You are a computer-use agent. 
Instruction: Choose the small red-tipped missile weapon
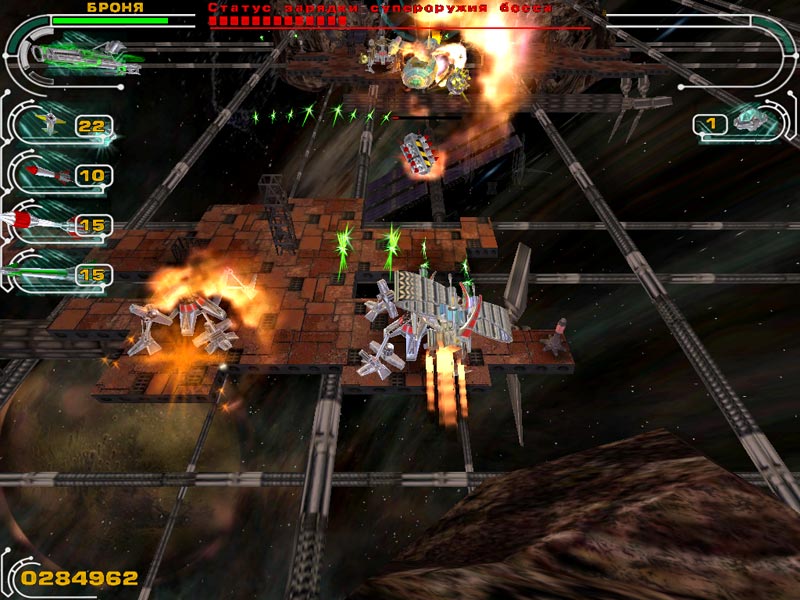tap(45, 175)
